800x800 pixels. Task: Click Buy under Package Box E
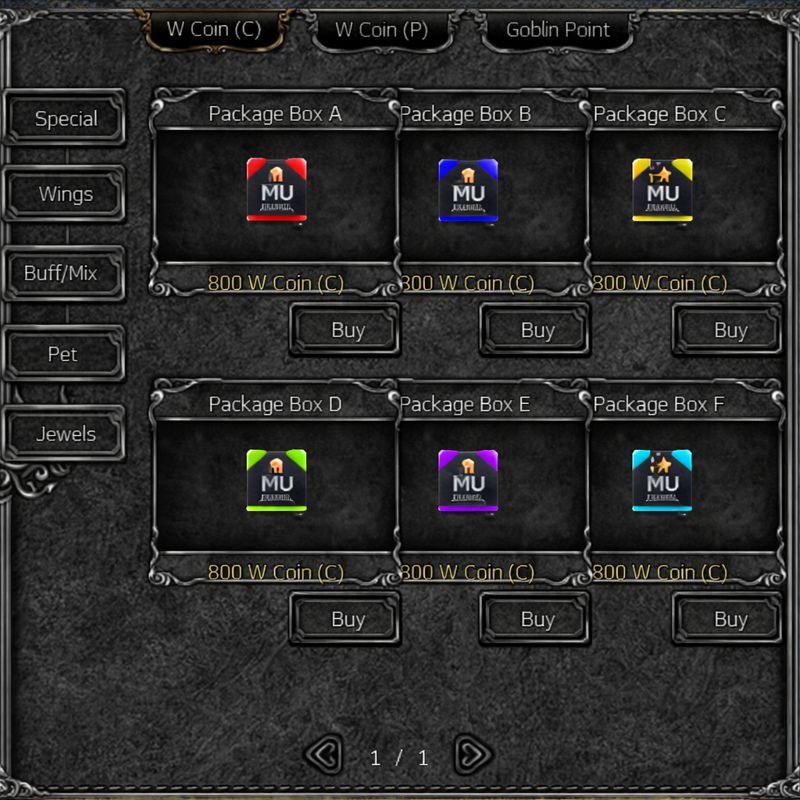pos(537,620)
